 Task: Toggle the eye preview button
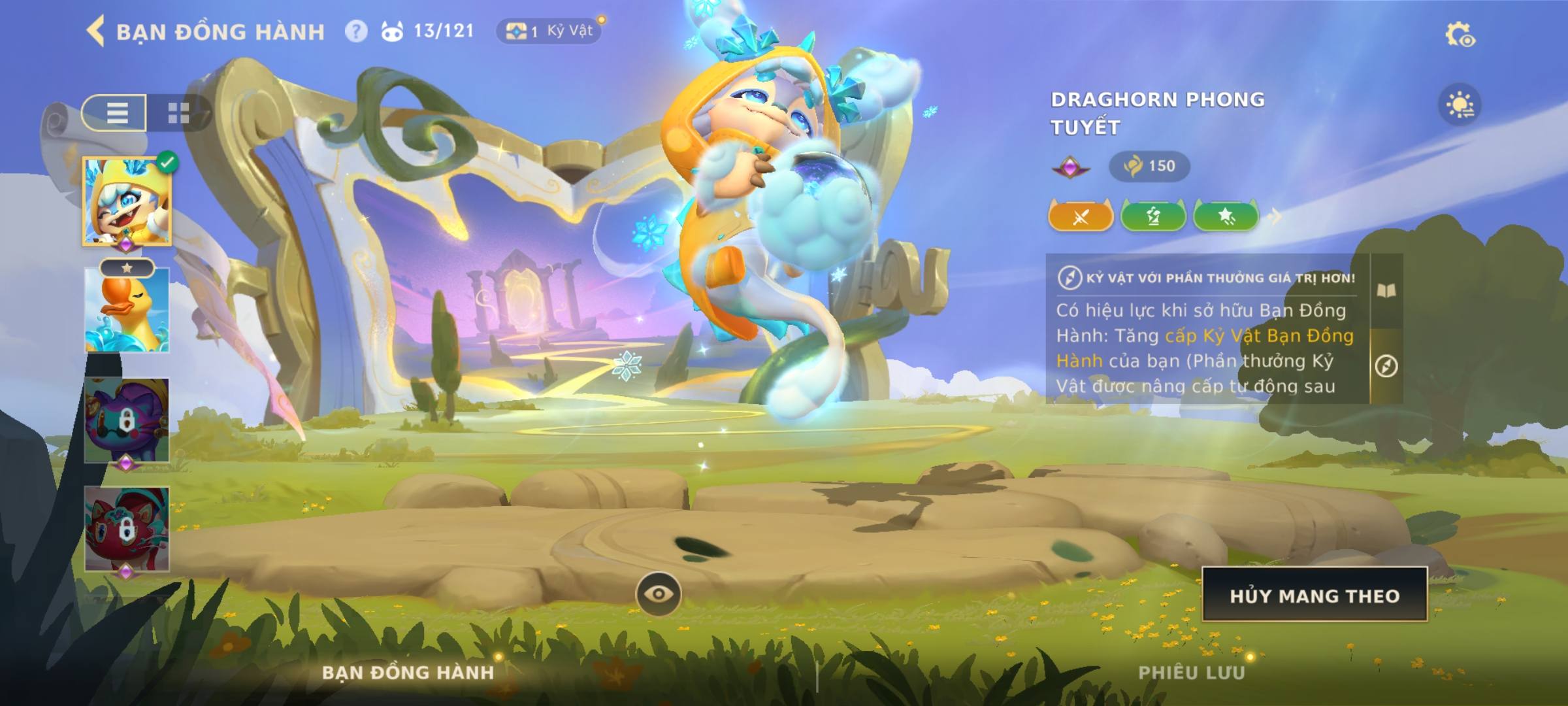(x=659, y=594)
